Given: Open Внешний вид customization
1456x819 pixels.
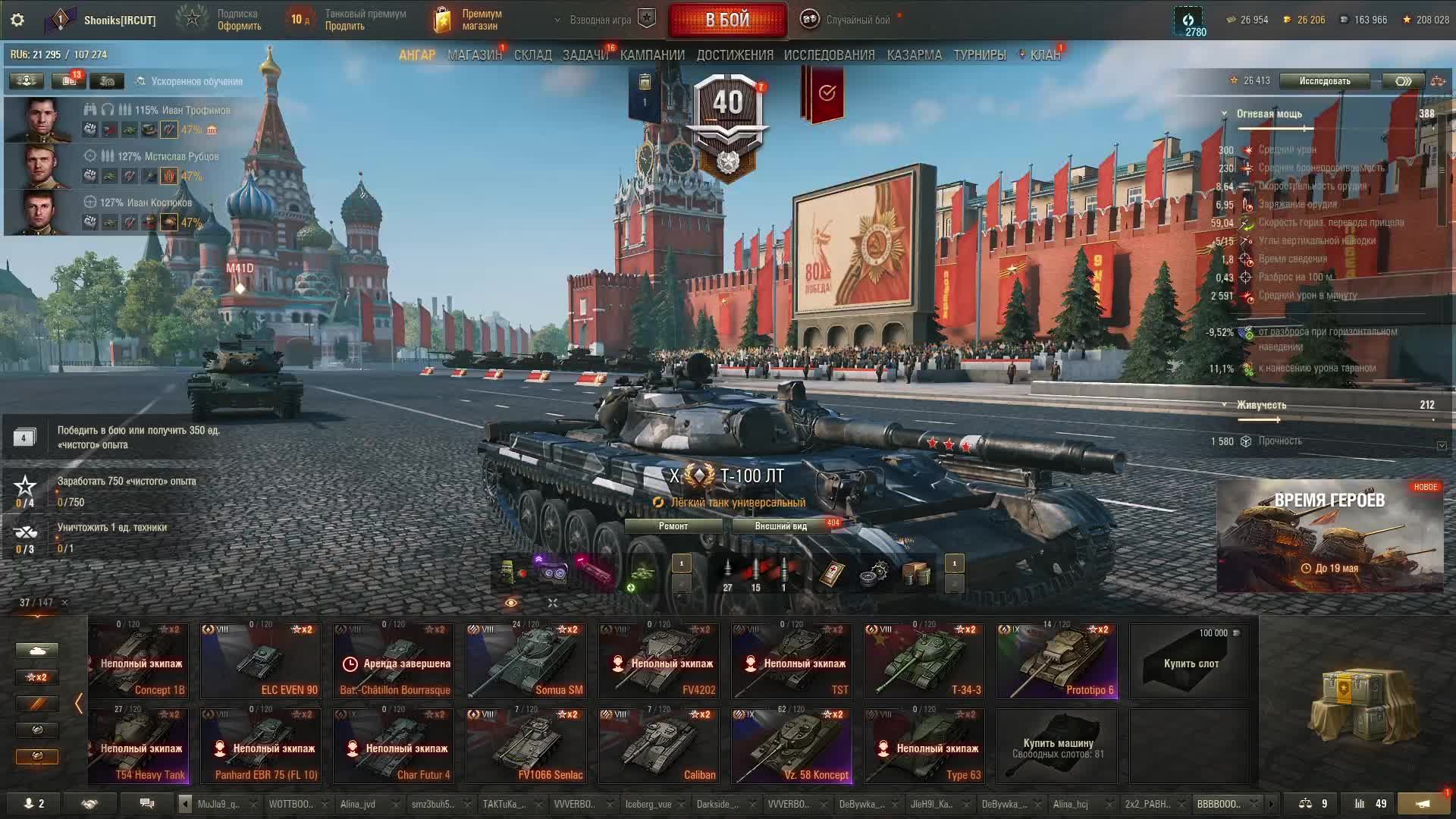Looking at the screenshot, I should coord(781,526).
